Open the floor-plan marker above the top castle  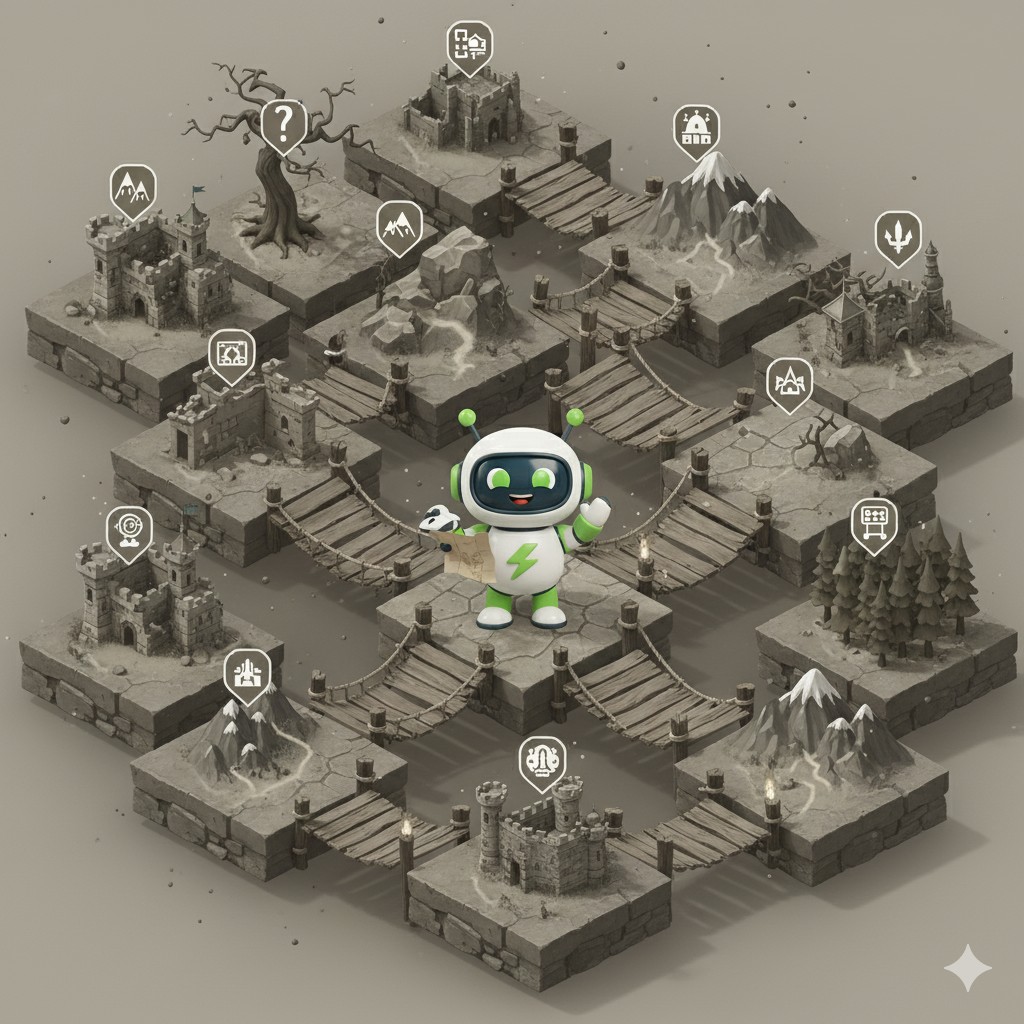[469, 45]
